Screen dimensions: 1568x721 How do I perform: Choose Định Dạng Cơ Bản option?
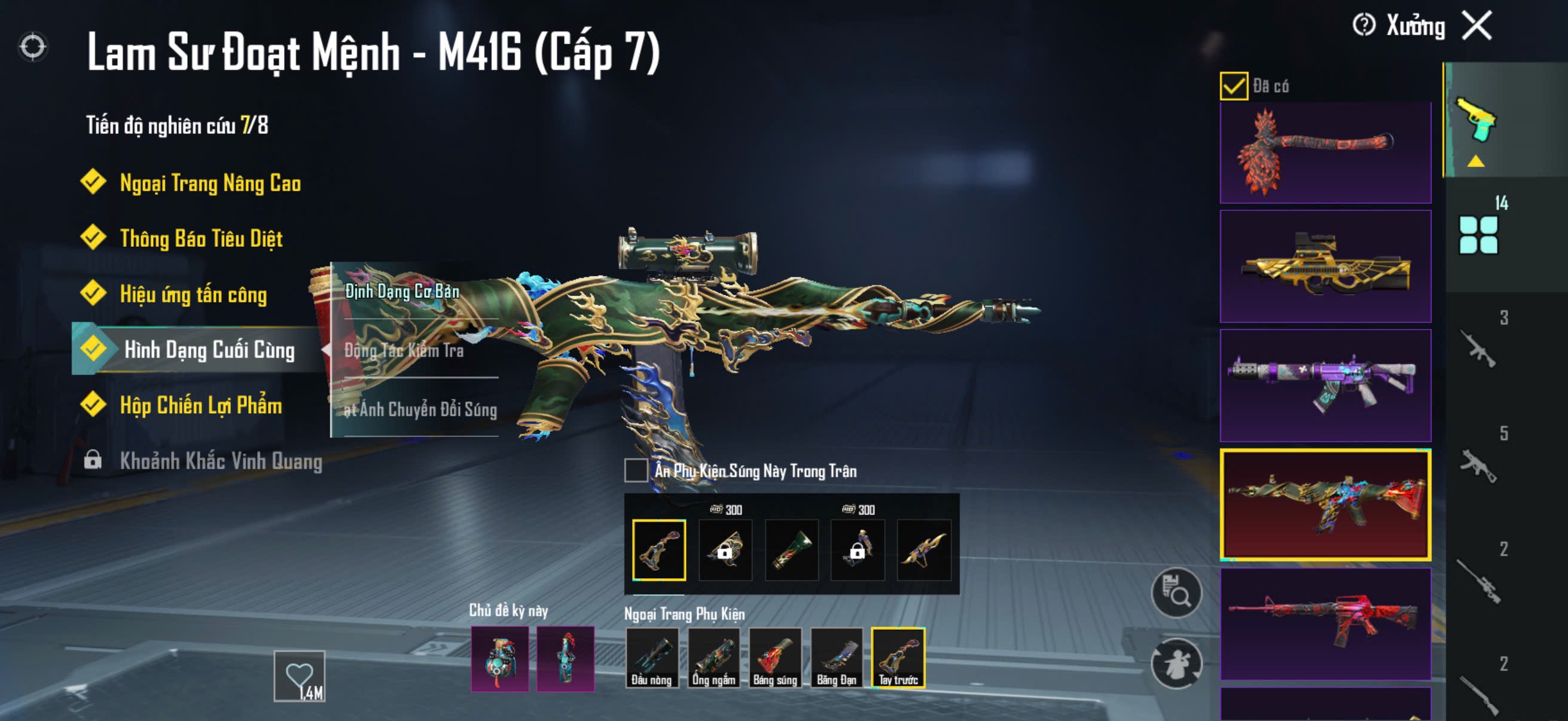402,291
